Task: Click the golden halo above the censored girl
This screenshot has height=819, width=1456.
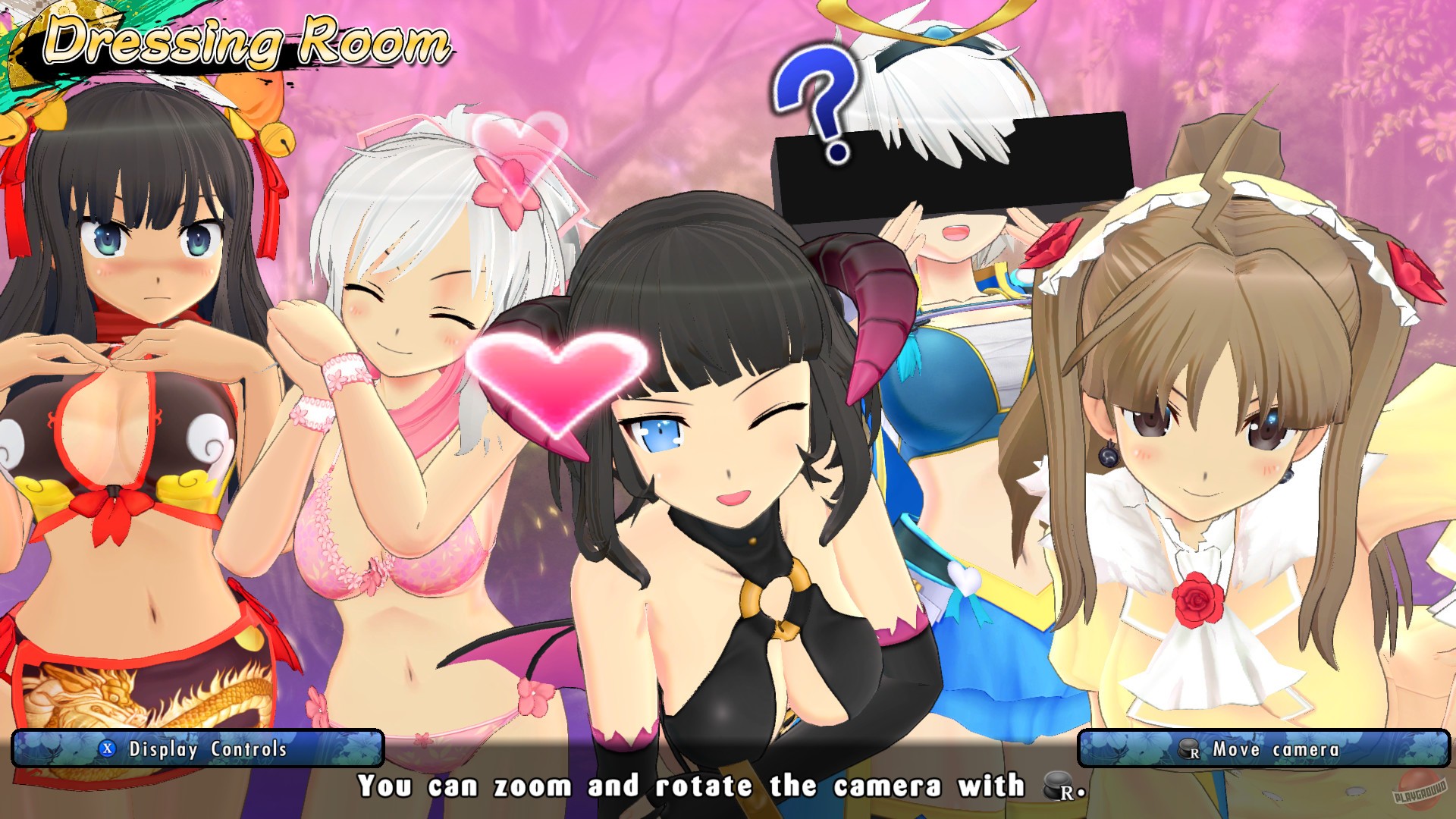Action: coord(933,23)
